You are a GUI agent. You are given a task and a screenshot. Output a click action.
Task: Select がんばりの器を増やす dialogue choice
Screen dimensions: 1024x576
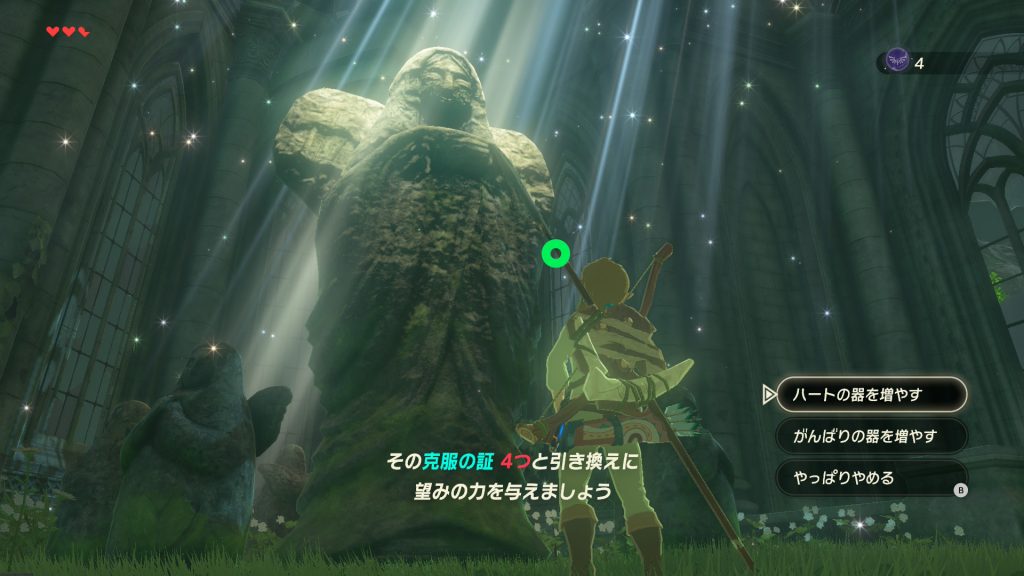(x=871, y=436)
